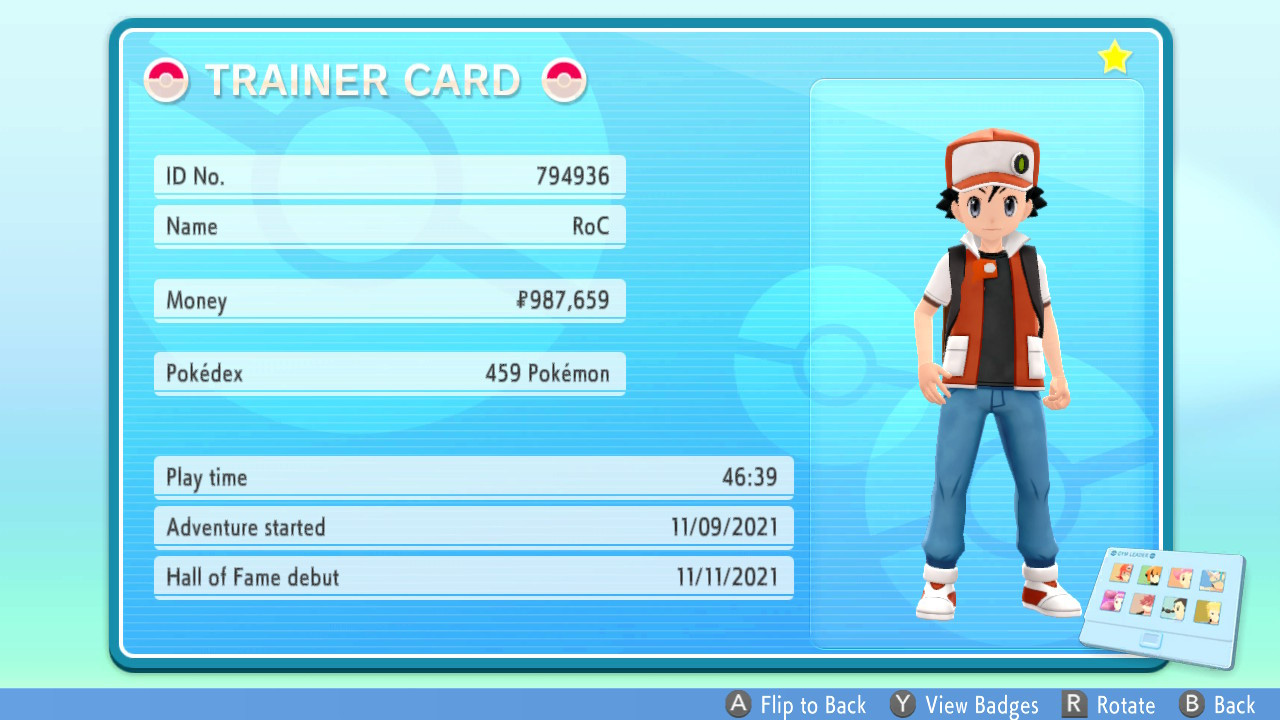This screenshot has height=720, width=1280.
Task: Click the Adventure started date row
Action: 472,527
